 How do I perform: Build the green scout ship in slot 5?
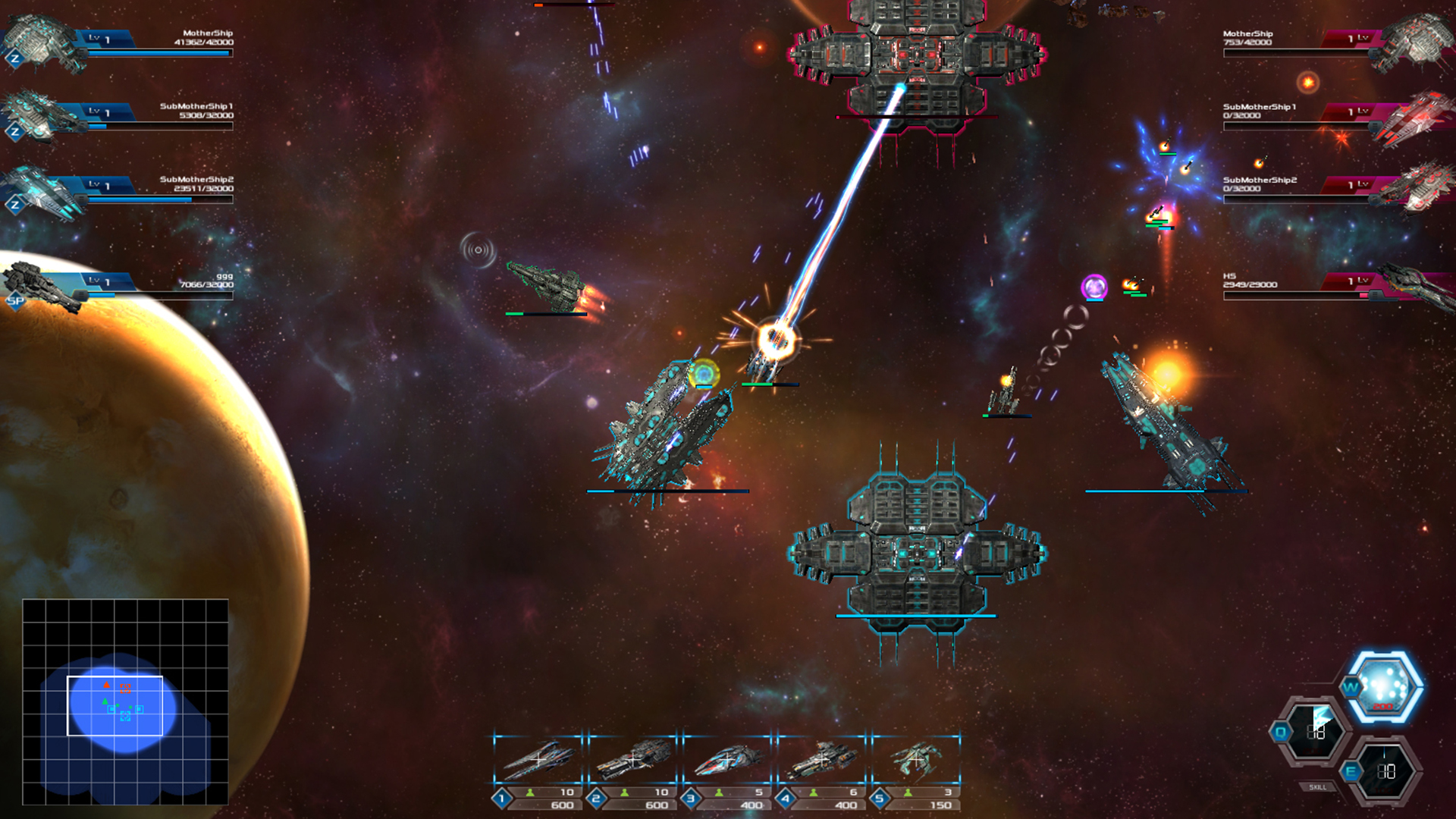[918, 758]
